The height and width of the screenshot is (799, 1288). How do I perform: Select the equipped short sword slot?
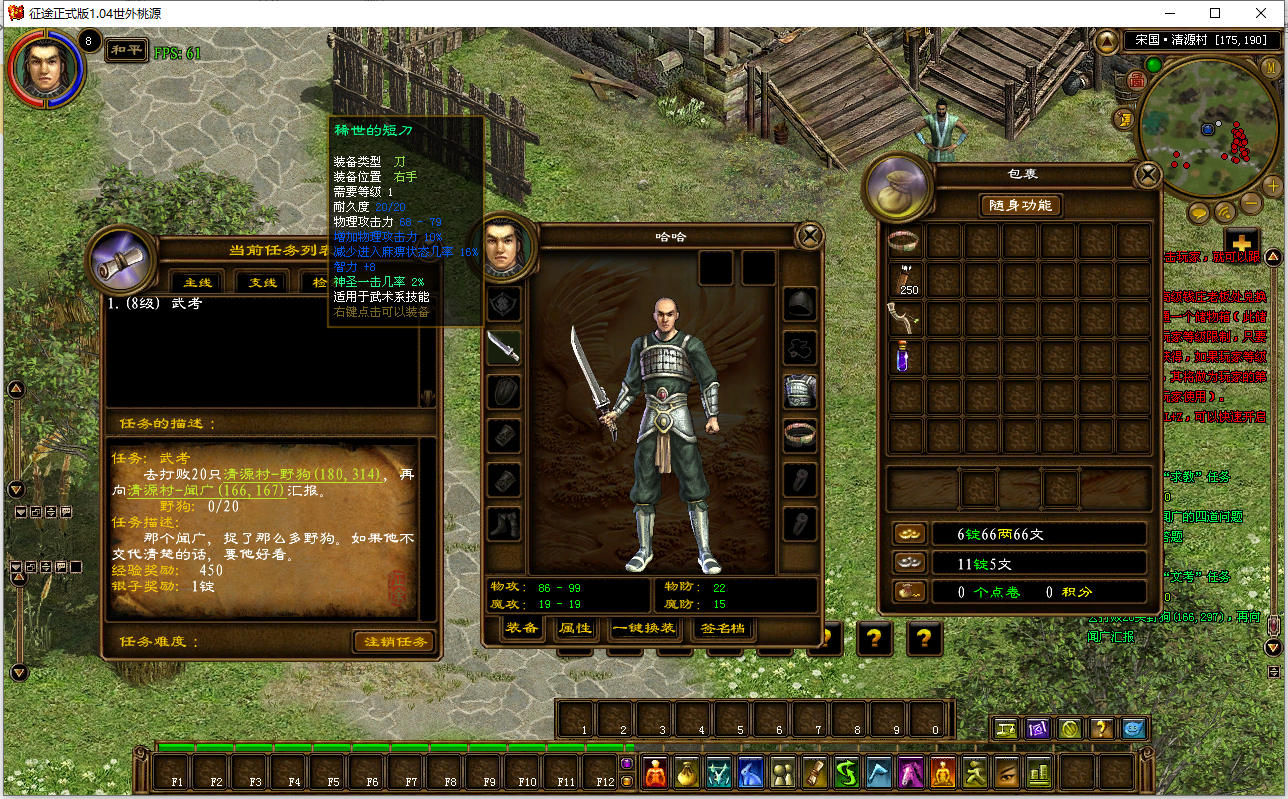503,347
